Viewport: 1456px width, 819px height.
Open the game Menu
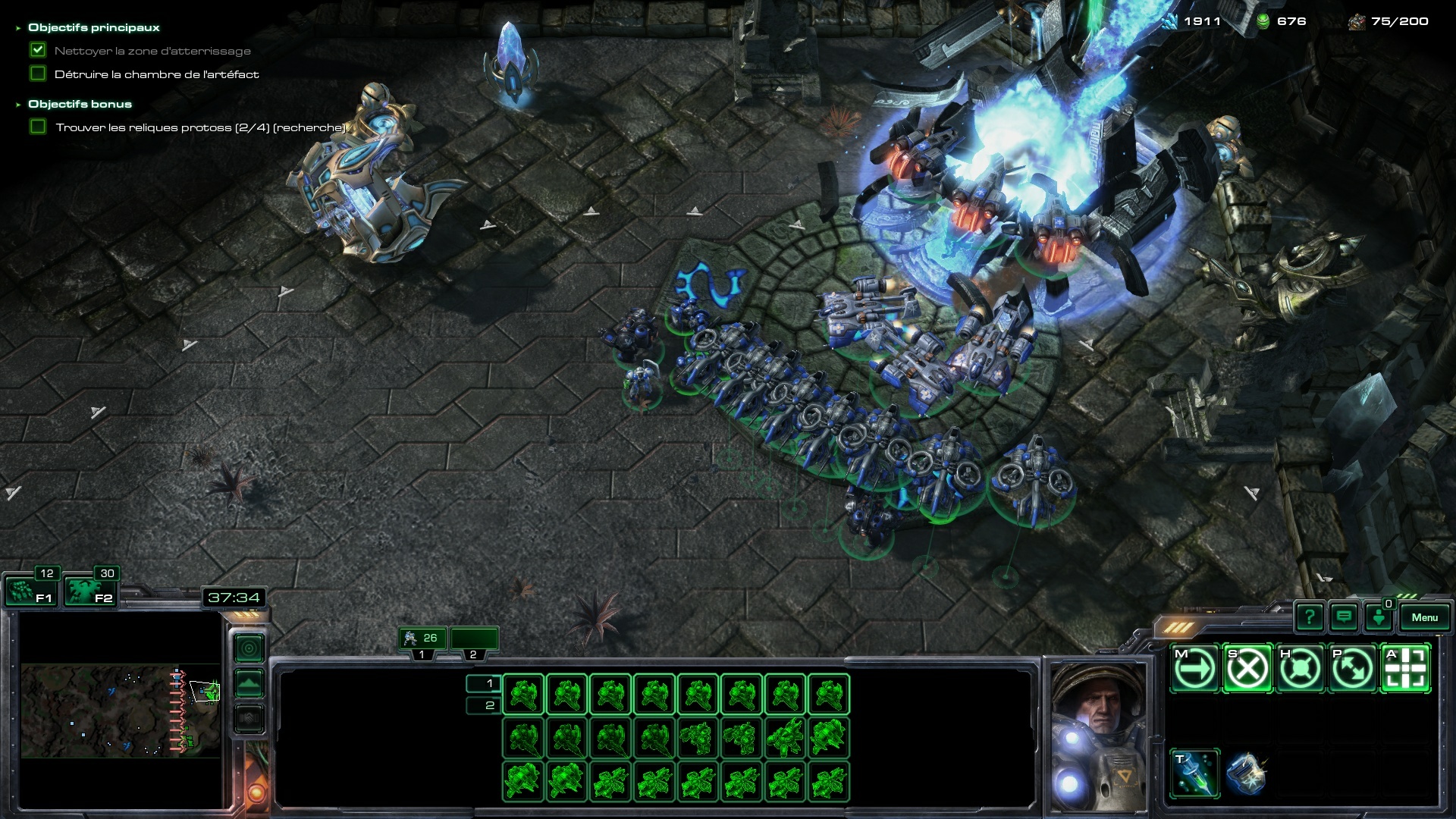click(1424, 617)
